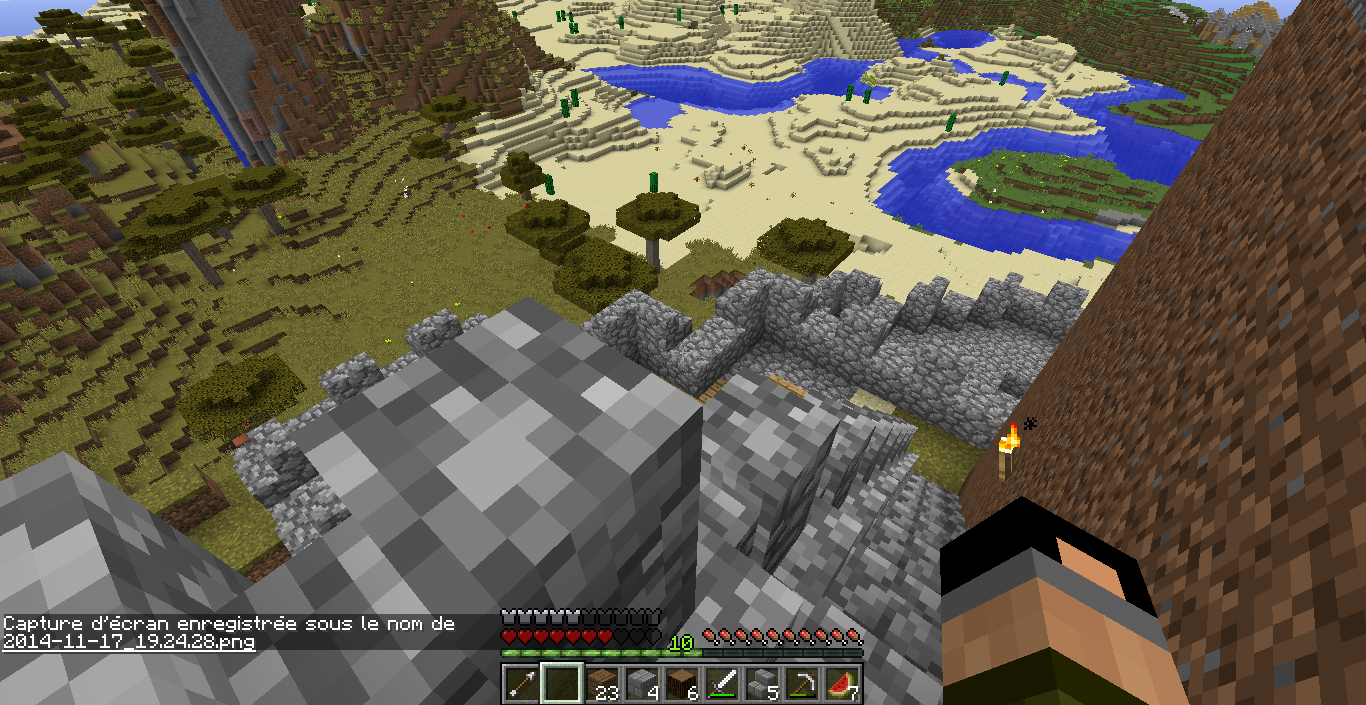Choose the wooden planks stack of 23

point(600,684)
